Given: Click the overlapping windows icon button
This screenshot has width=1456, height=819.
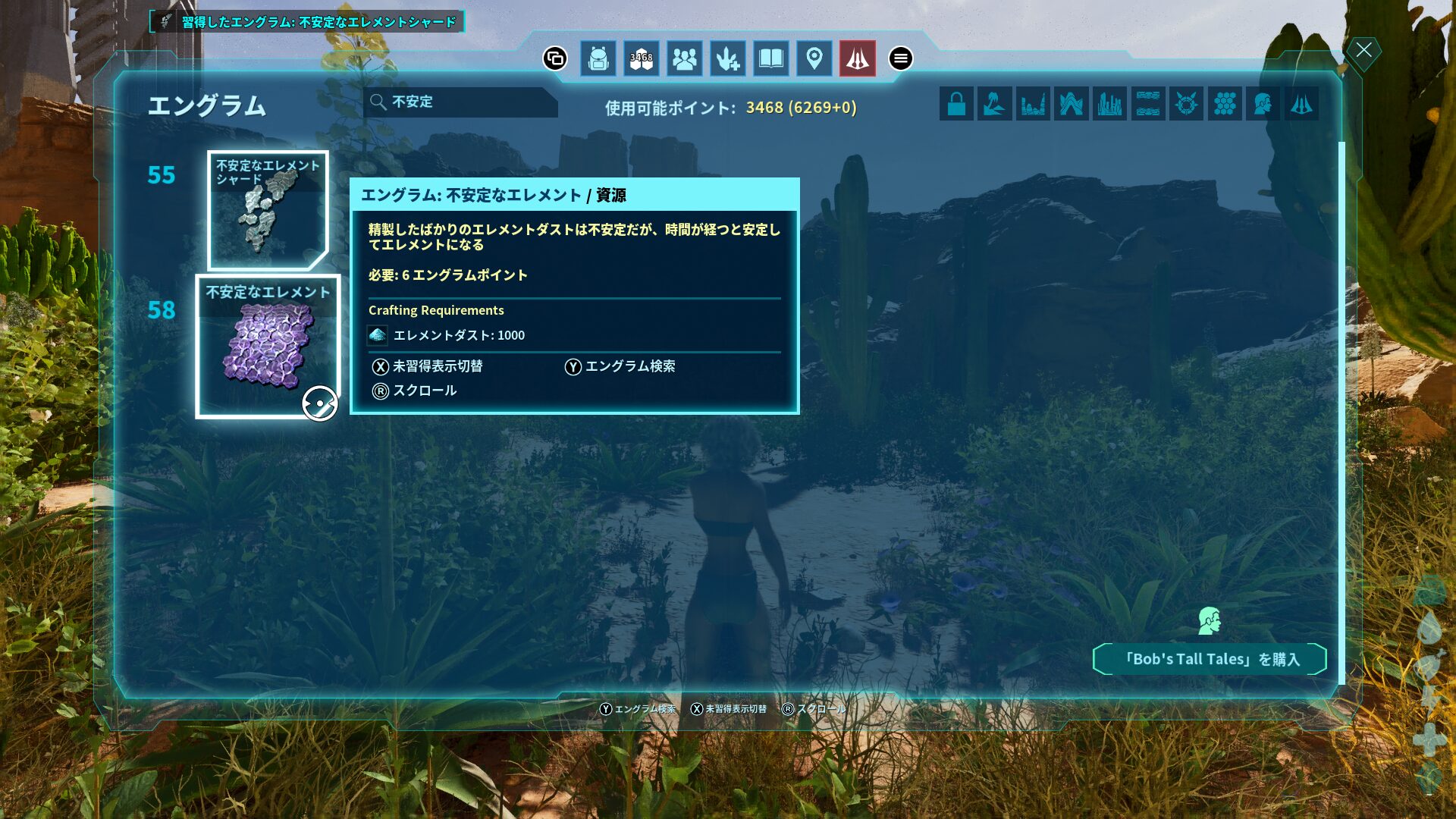Looking at the screenshot, I should (555, 58).
